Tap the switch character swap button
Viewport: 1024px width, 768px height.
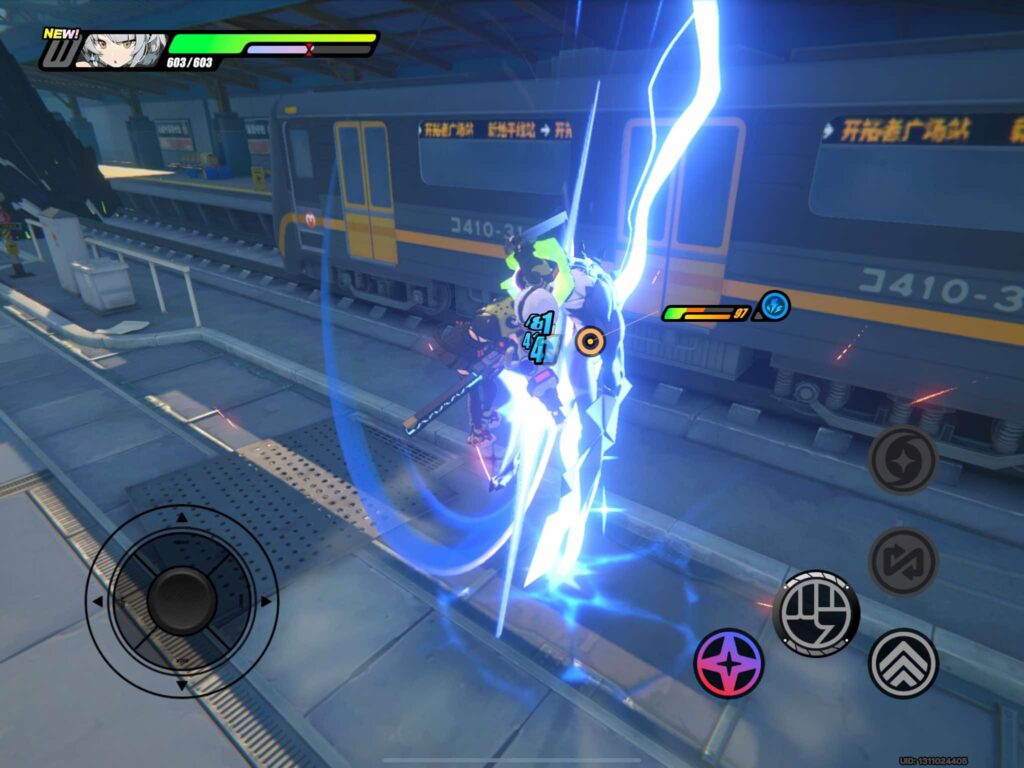pos(903,561)
